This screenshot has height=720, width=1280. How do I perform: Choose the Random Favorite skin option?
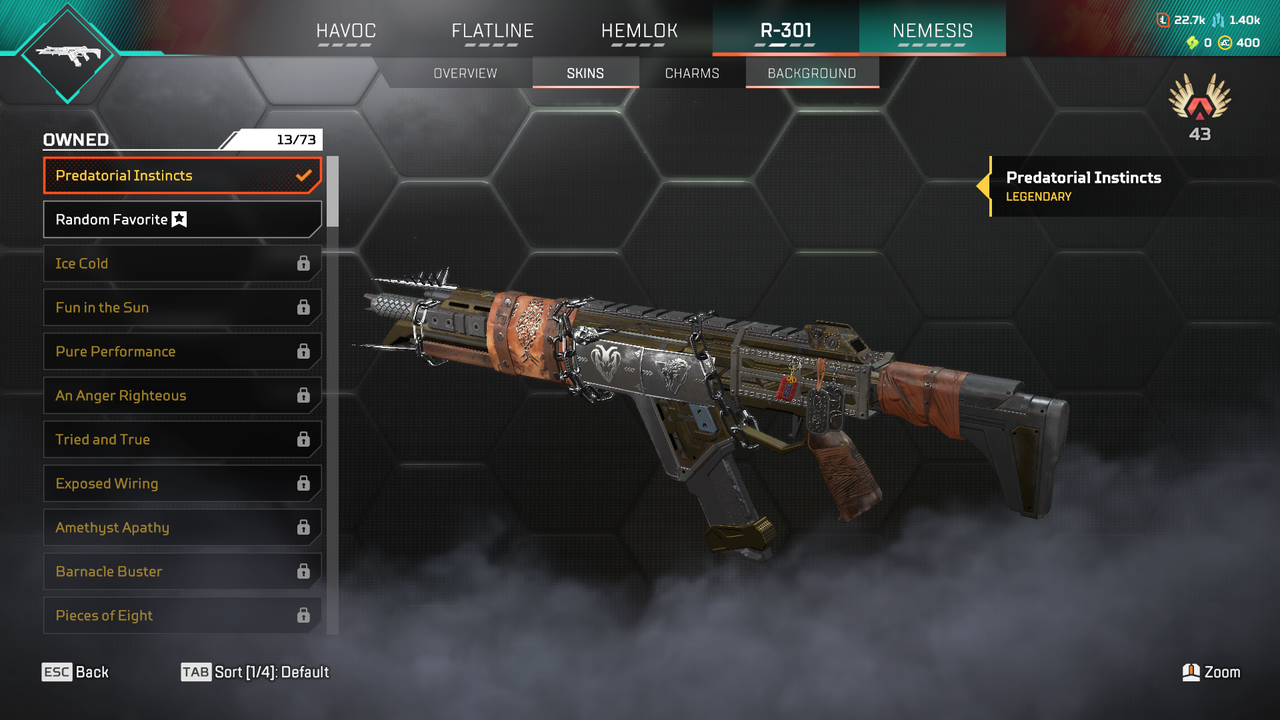pyautogui.click(x=182, y=219)
